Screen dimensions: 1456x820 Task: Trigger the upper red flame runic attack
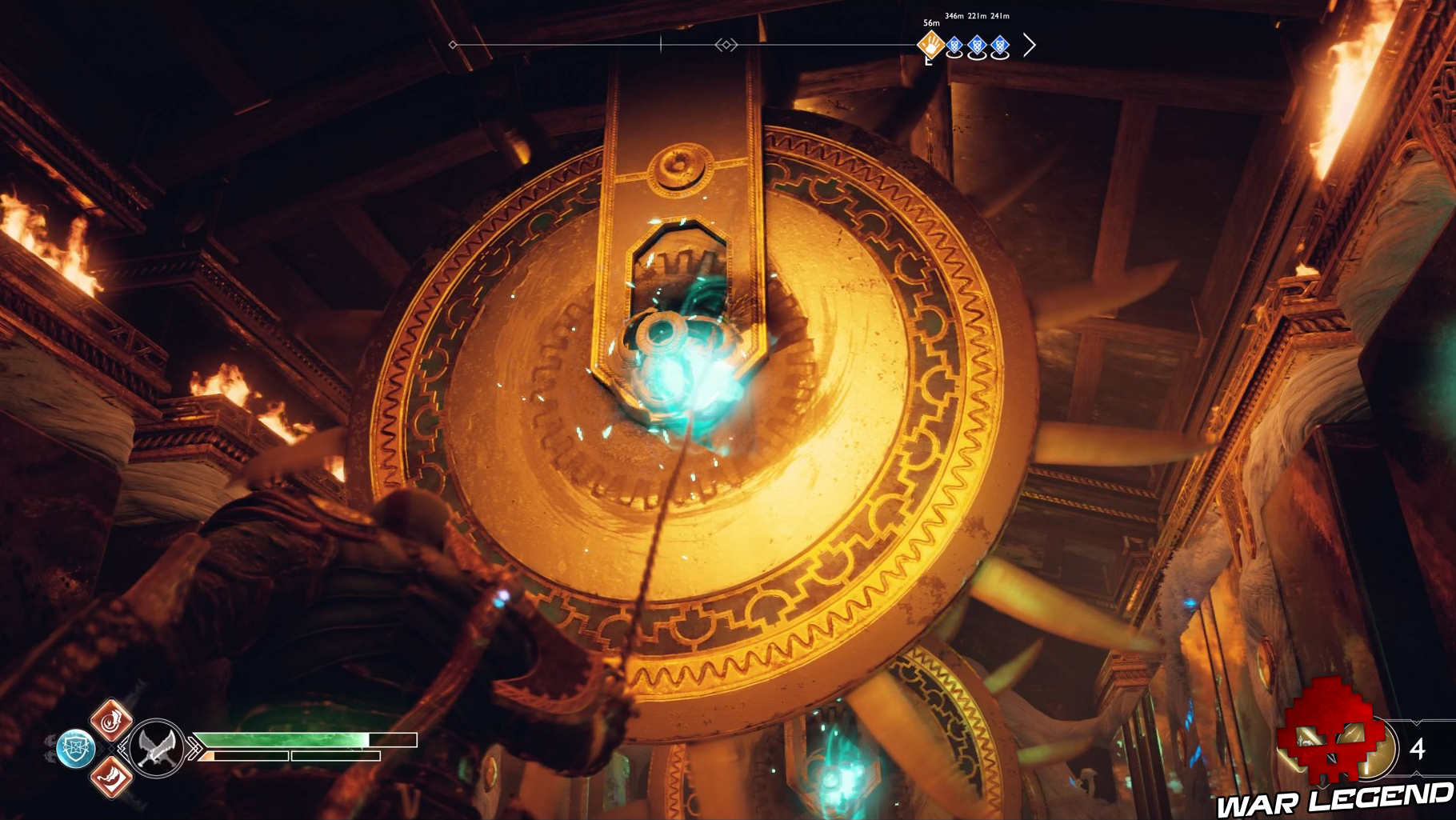111,719
